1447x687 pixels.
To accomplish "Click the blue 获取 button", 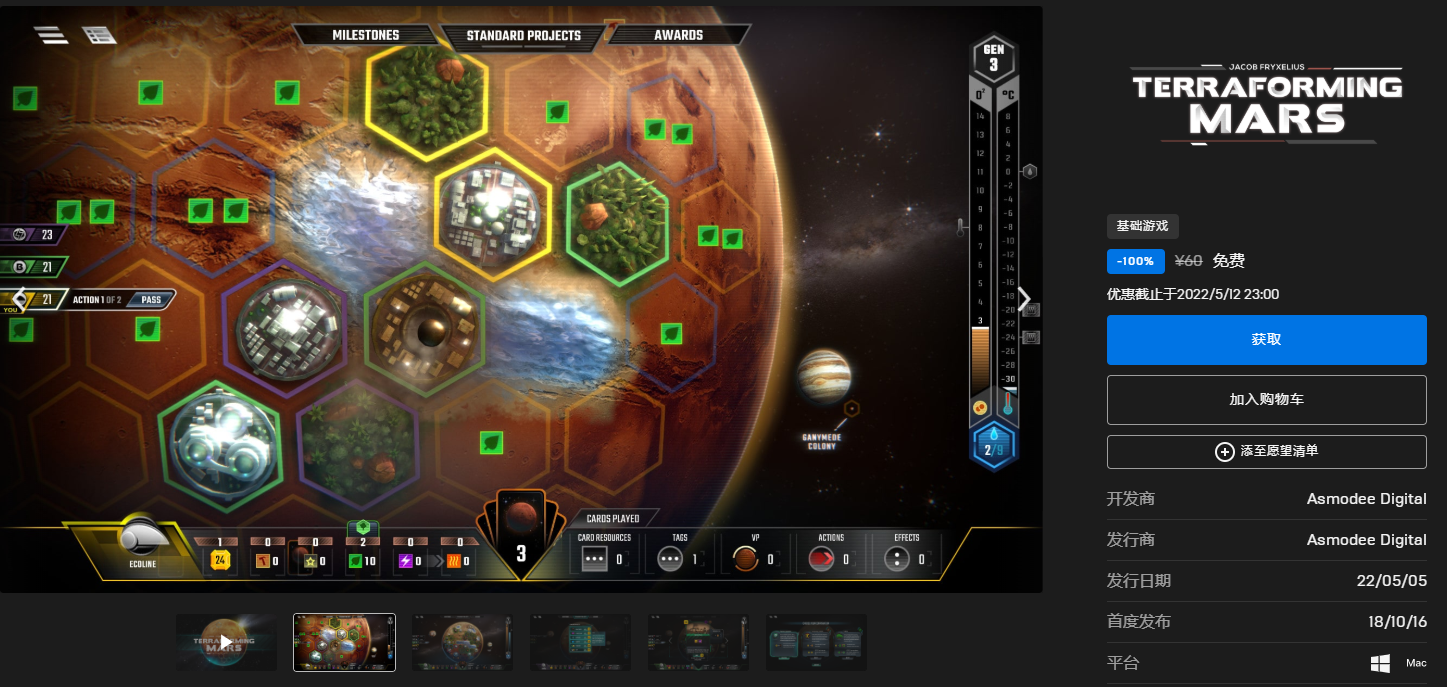I will pos(1266,340).
